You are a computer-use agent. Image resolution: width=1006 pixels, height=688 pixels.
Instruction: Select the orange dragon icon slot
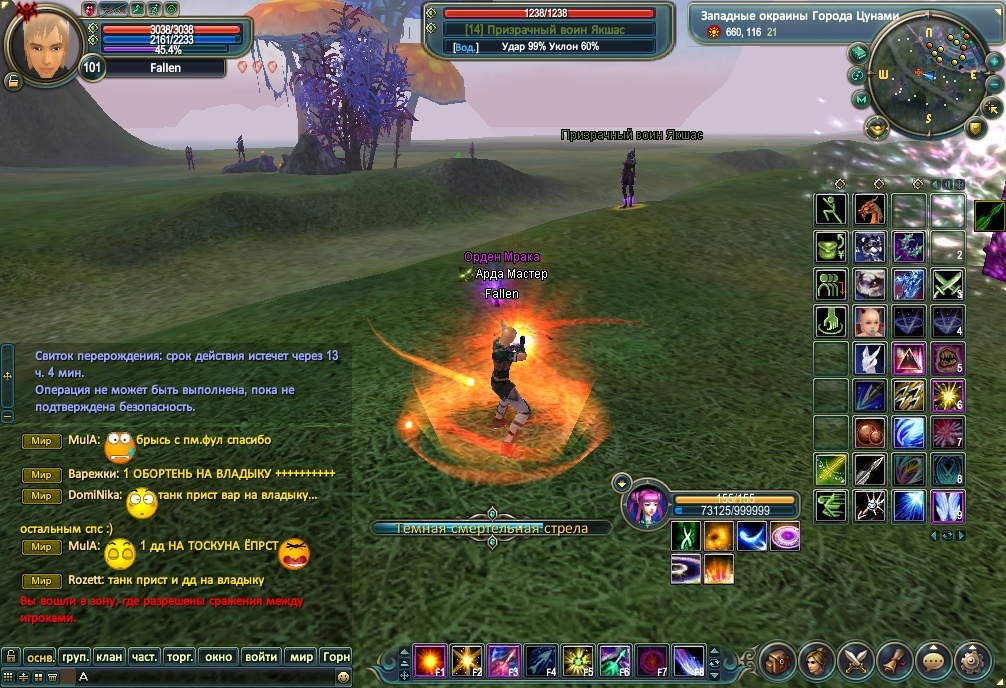870,209
